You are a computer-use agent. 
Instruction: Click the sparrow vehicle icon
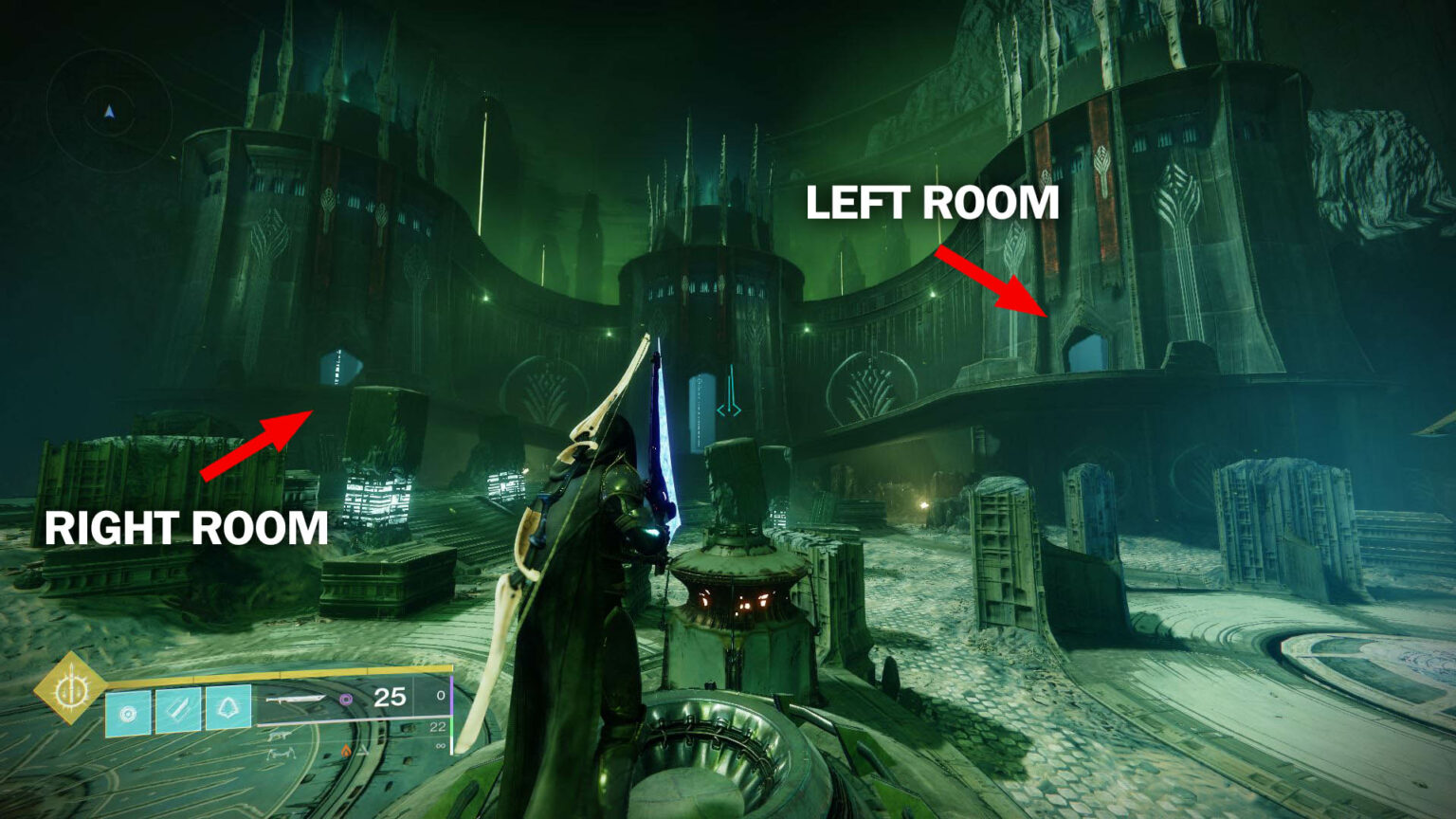pos(282,755)
